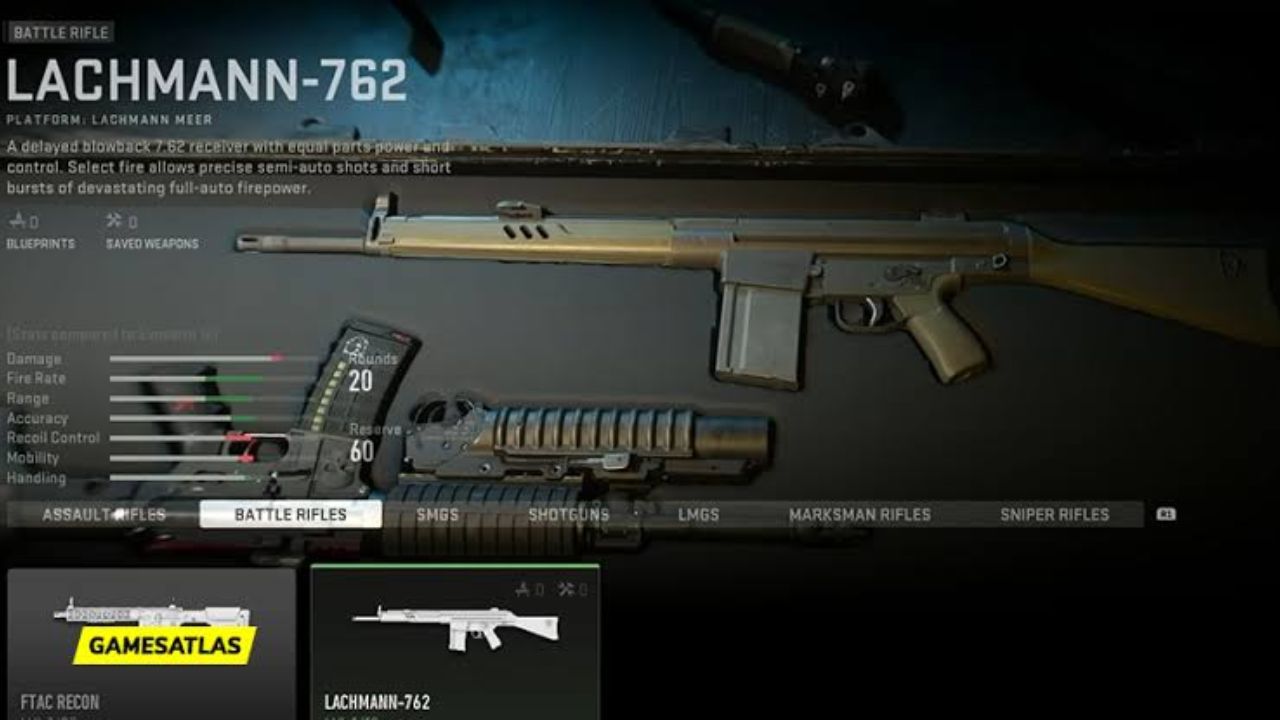The image size is (1280, 720).
Task: Select the Lachmann-762 weapon card
Action: tap(455, 640)
